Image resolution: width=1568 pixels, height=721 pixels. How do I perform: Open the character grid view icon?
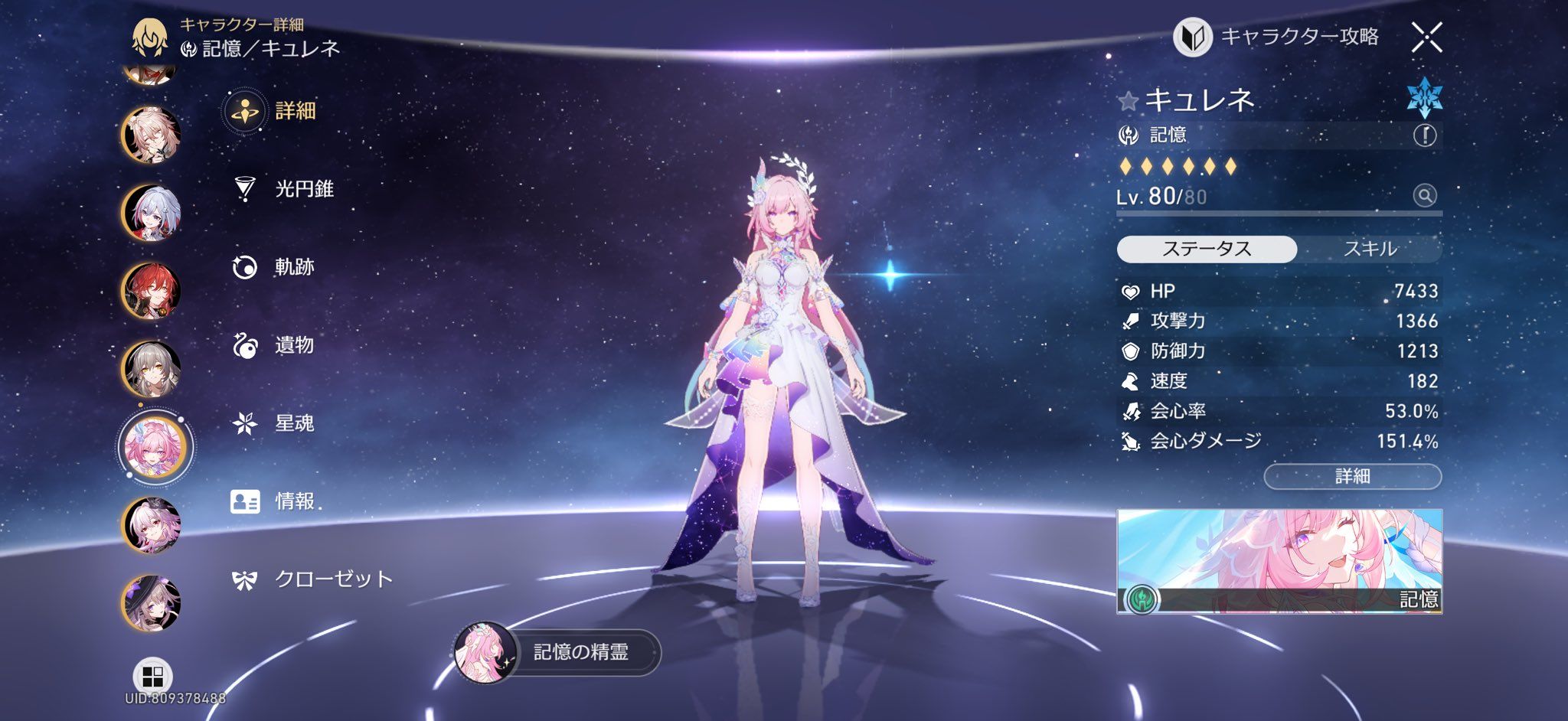click(x=152, y=677)
